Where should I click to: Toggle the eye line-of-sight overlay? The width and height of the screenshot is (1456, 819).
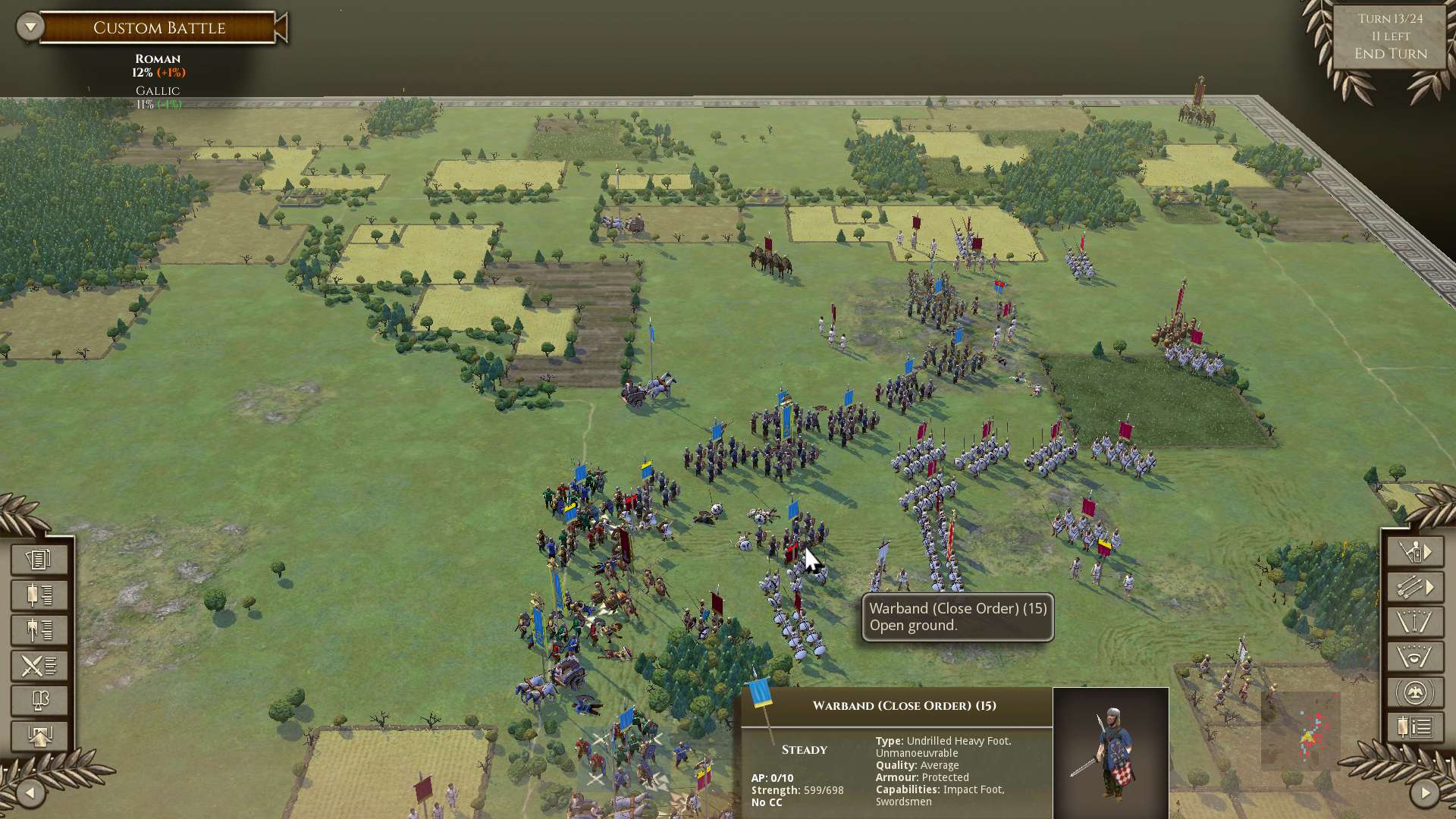1415,657
